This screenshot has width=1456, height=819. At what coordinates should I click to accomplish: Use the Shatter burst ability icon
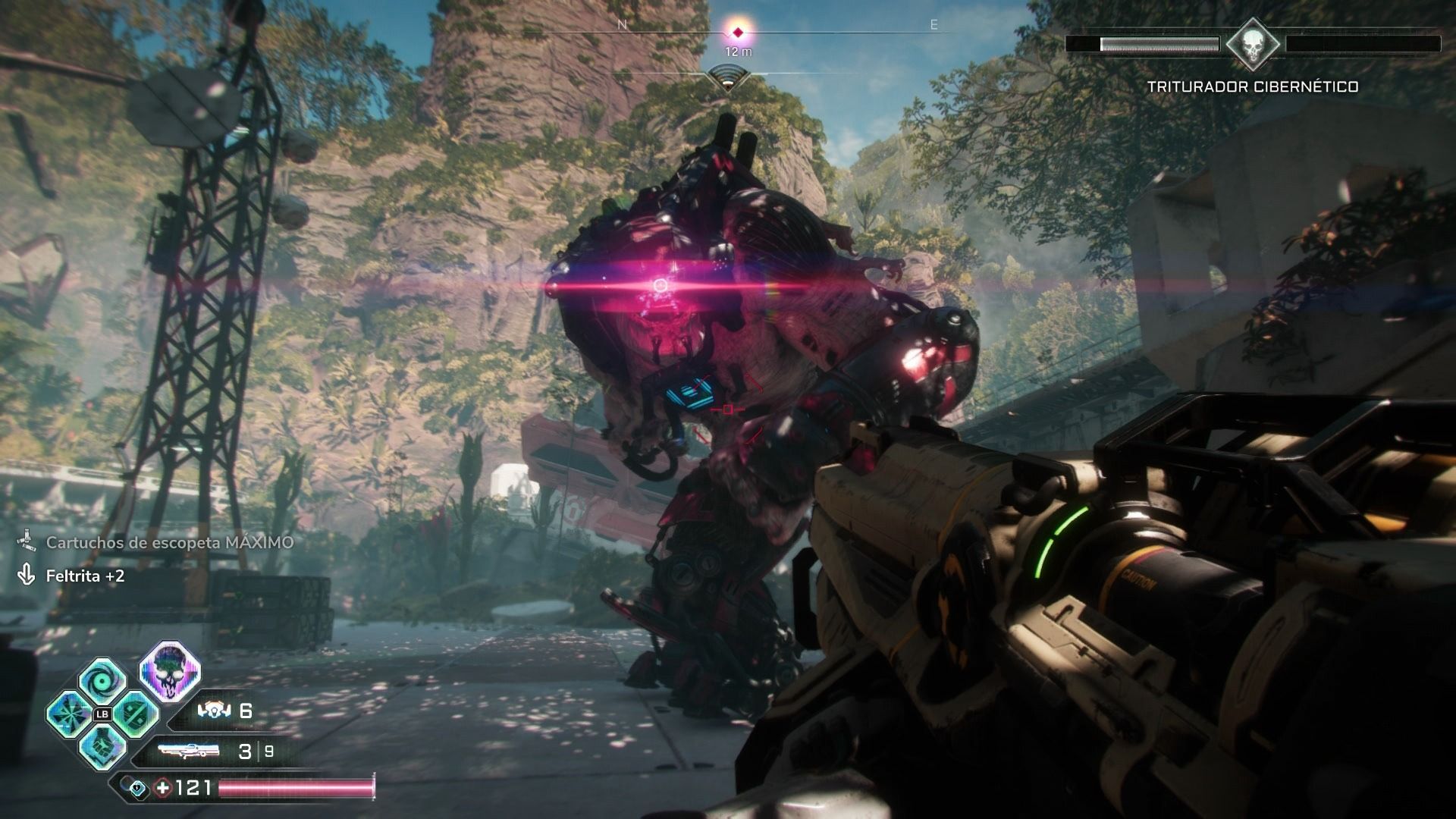pos(69,714)
